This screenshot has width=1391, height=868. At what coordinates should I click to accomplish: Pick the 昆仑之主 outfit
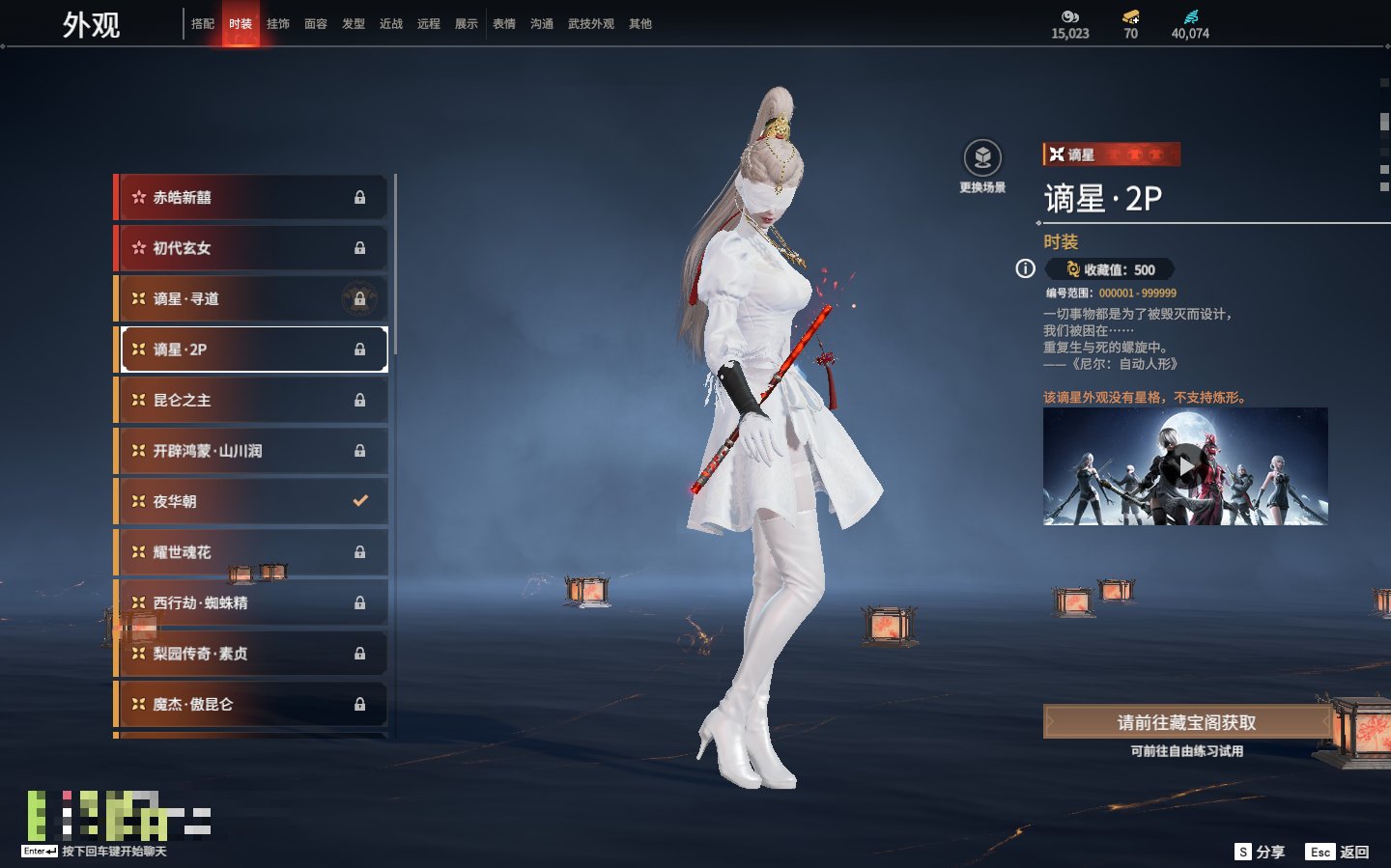point(251,400)
